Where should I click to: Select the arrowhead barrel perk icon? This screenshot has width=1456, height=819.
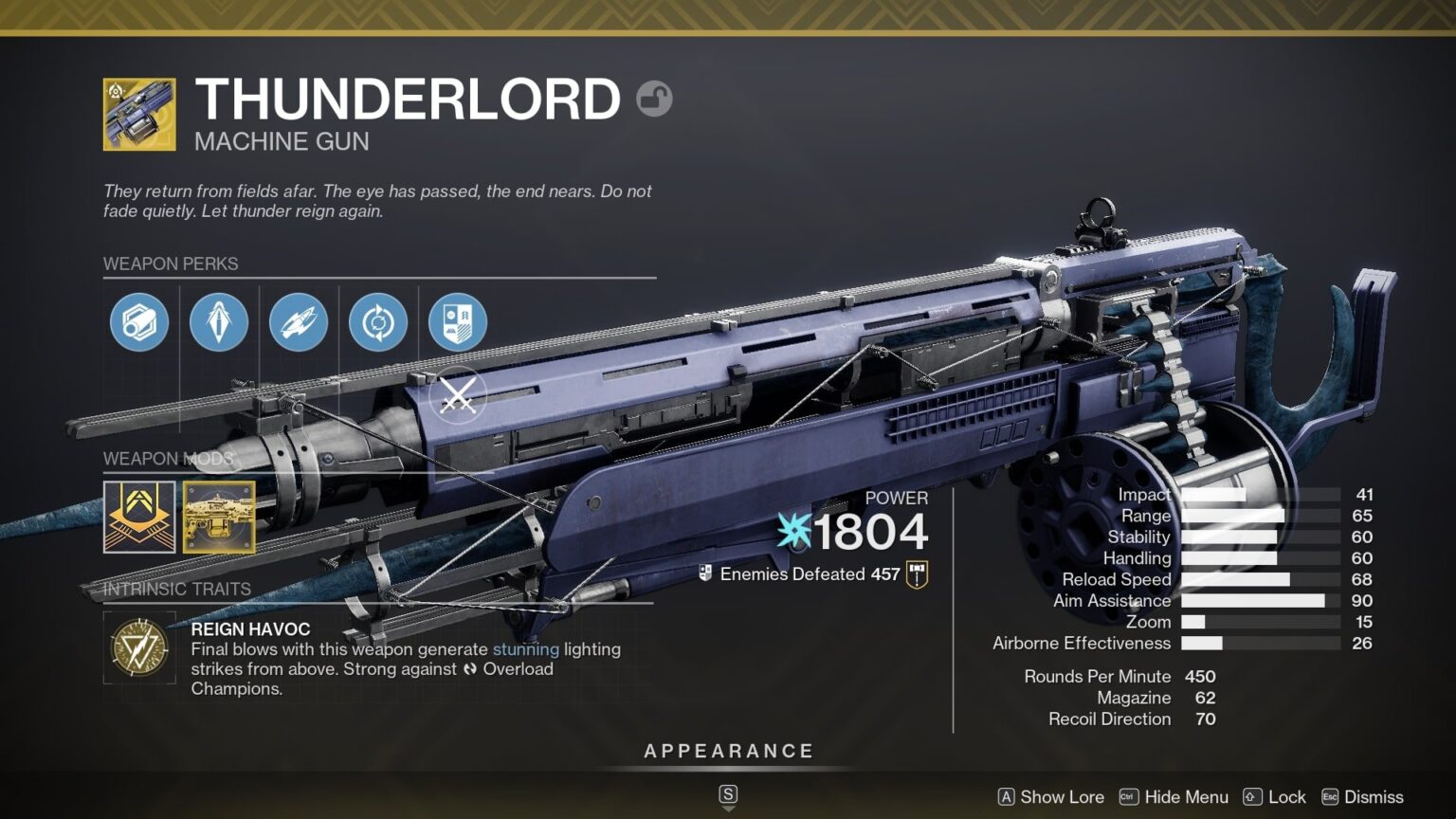[219, 322]
